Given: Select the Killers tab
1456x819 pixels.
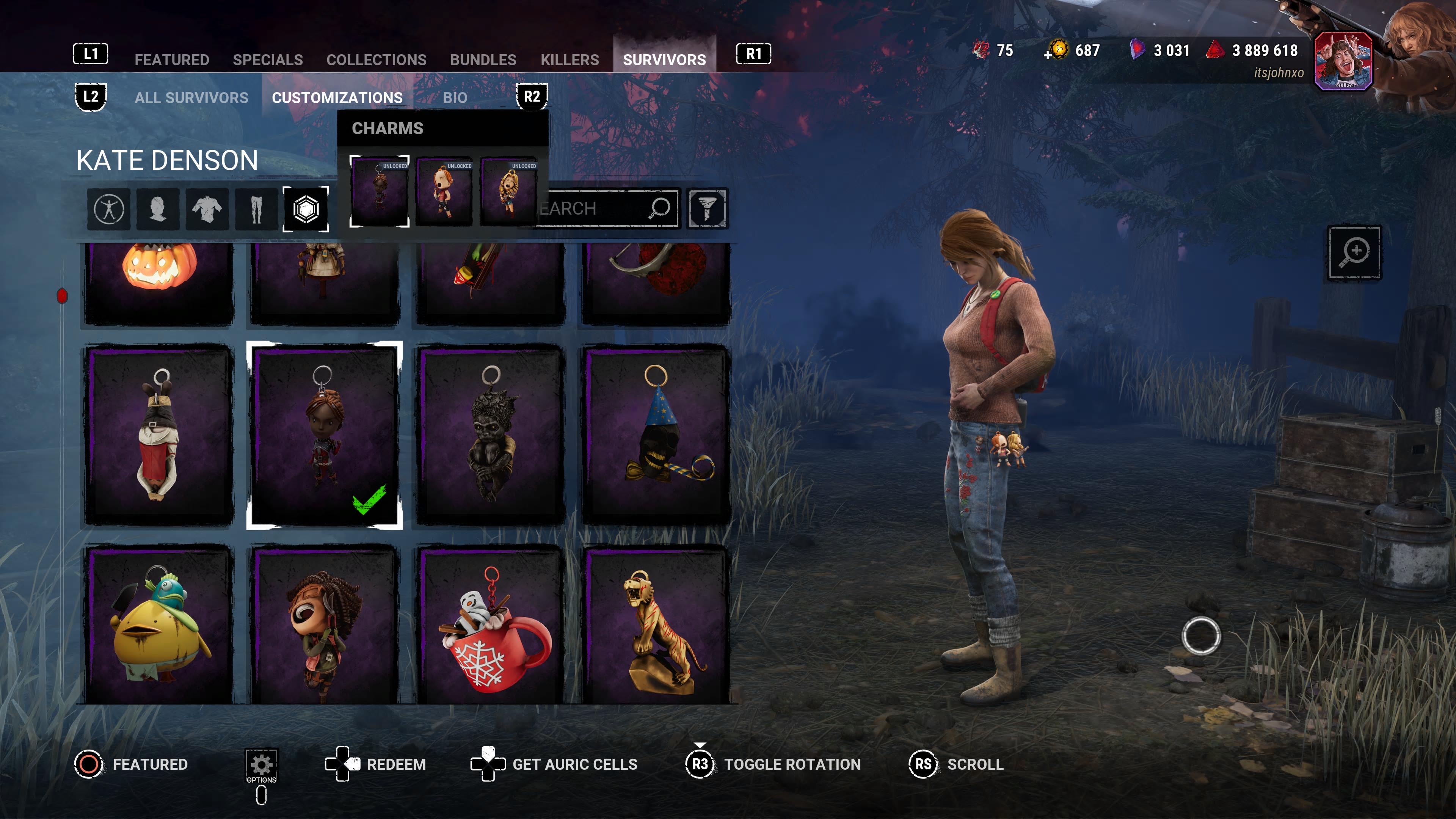Looking at the screenshot, I should 569,60.
